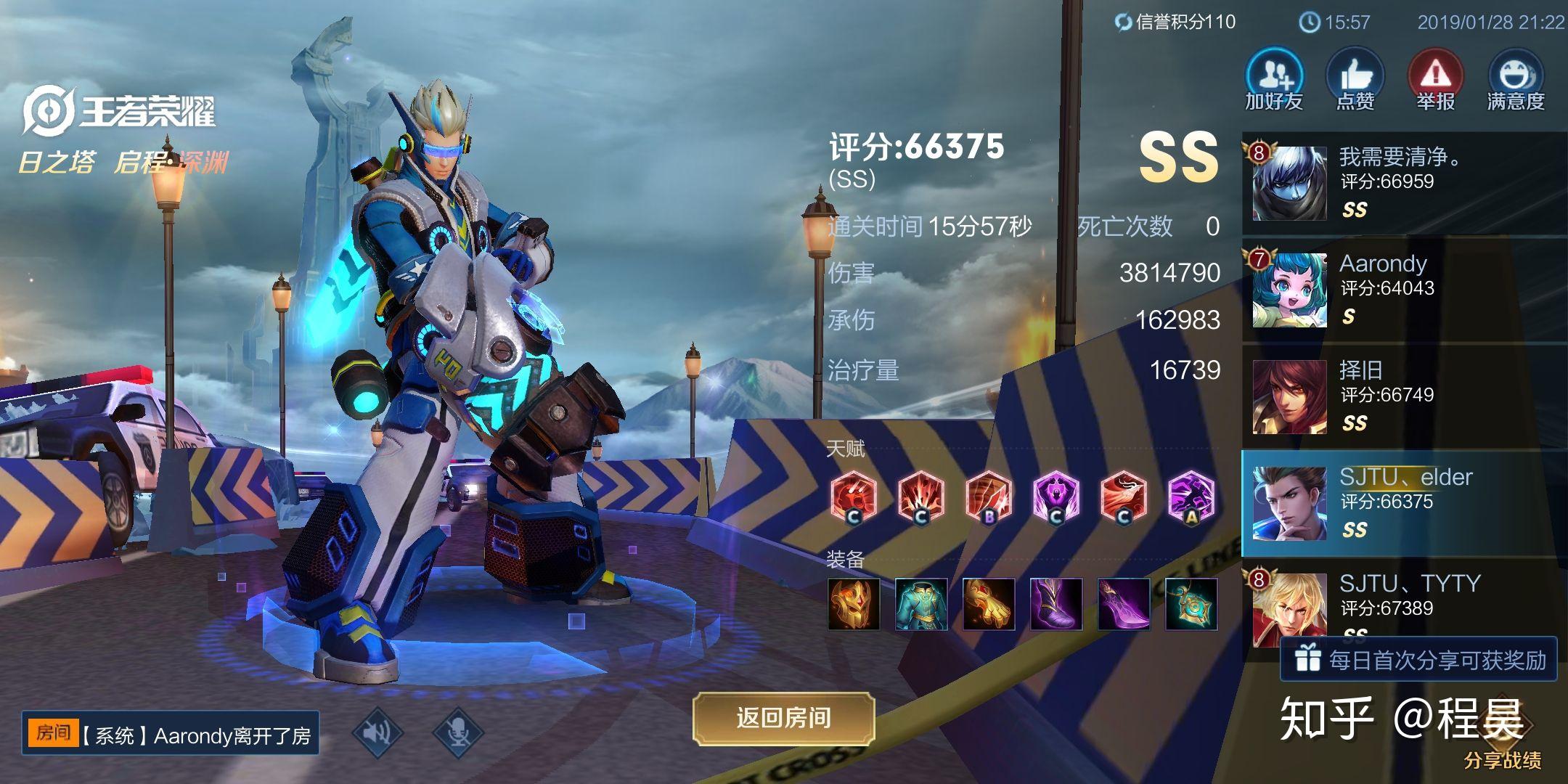Inspect the golden mask equipment slot
The height and width of the screenshot is (784, 1568).
coord(854,604)
